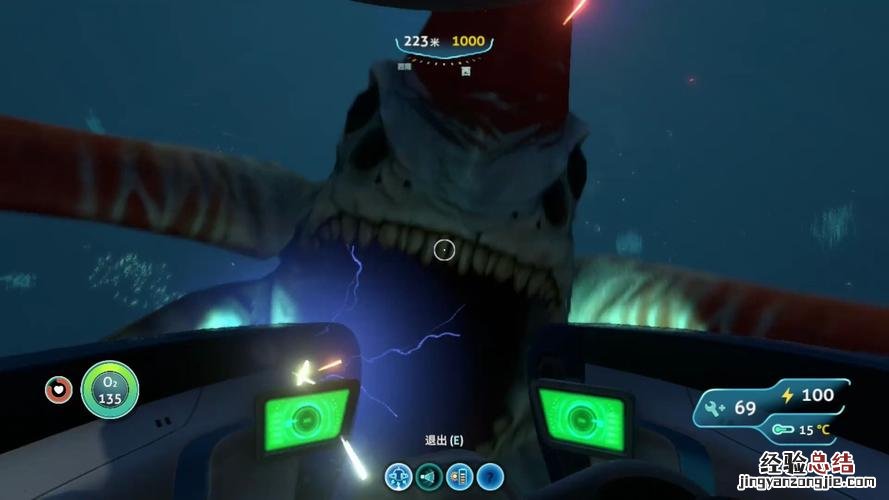
Task: Select the question mark module slot
Action: point(490,476)
